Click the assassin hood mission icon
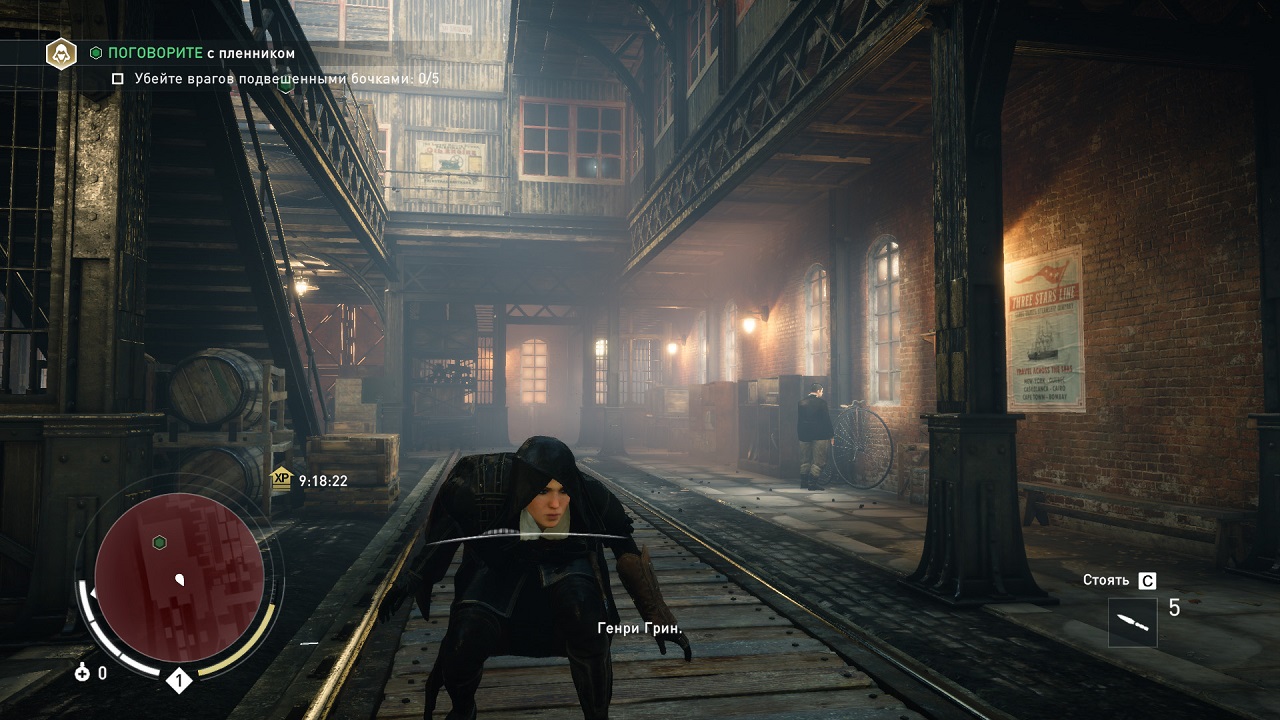This screenshot has width=1280, height=720. [61, 53]
